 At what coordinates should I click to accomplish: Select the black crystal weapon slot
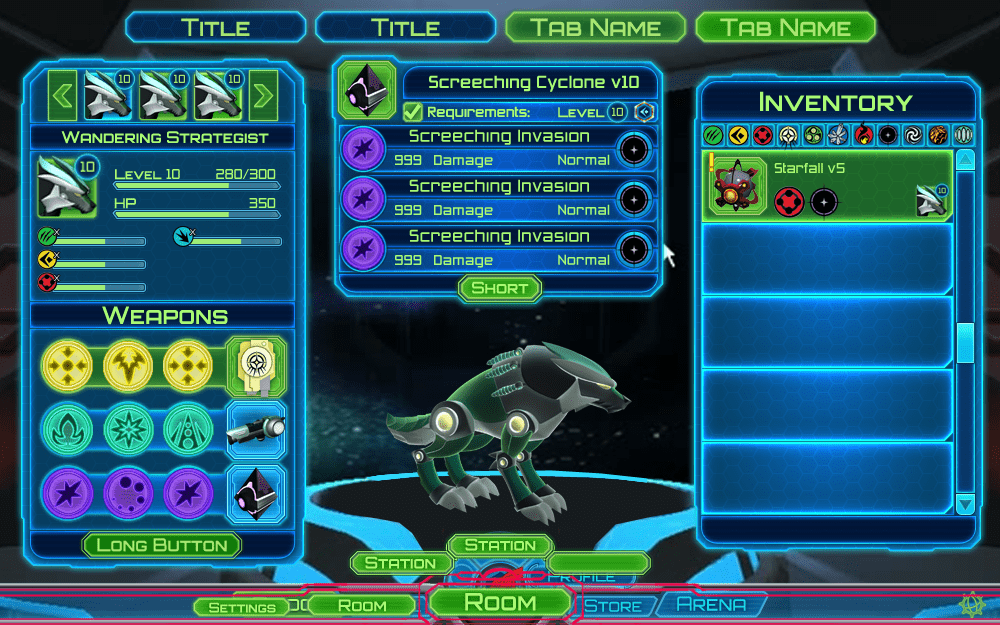(x=256, y=493)
